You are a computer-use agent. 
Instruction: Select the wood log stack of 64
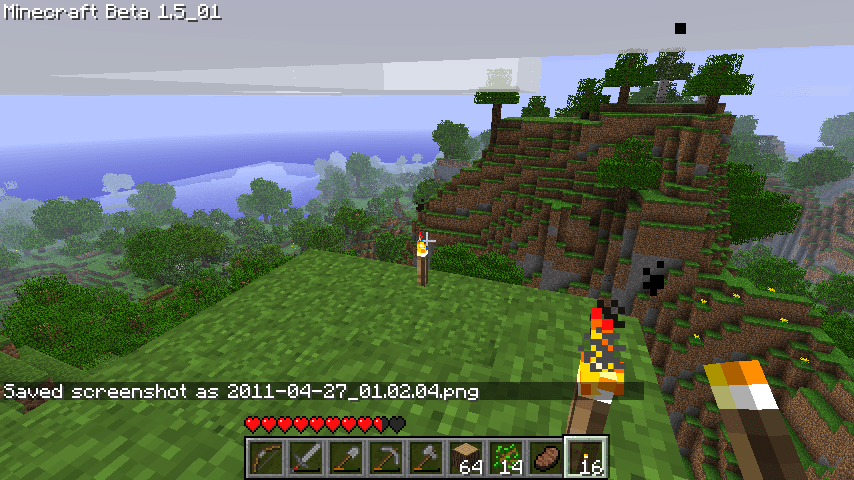coord(465,458)
